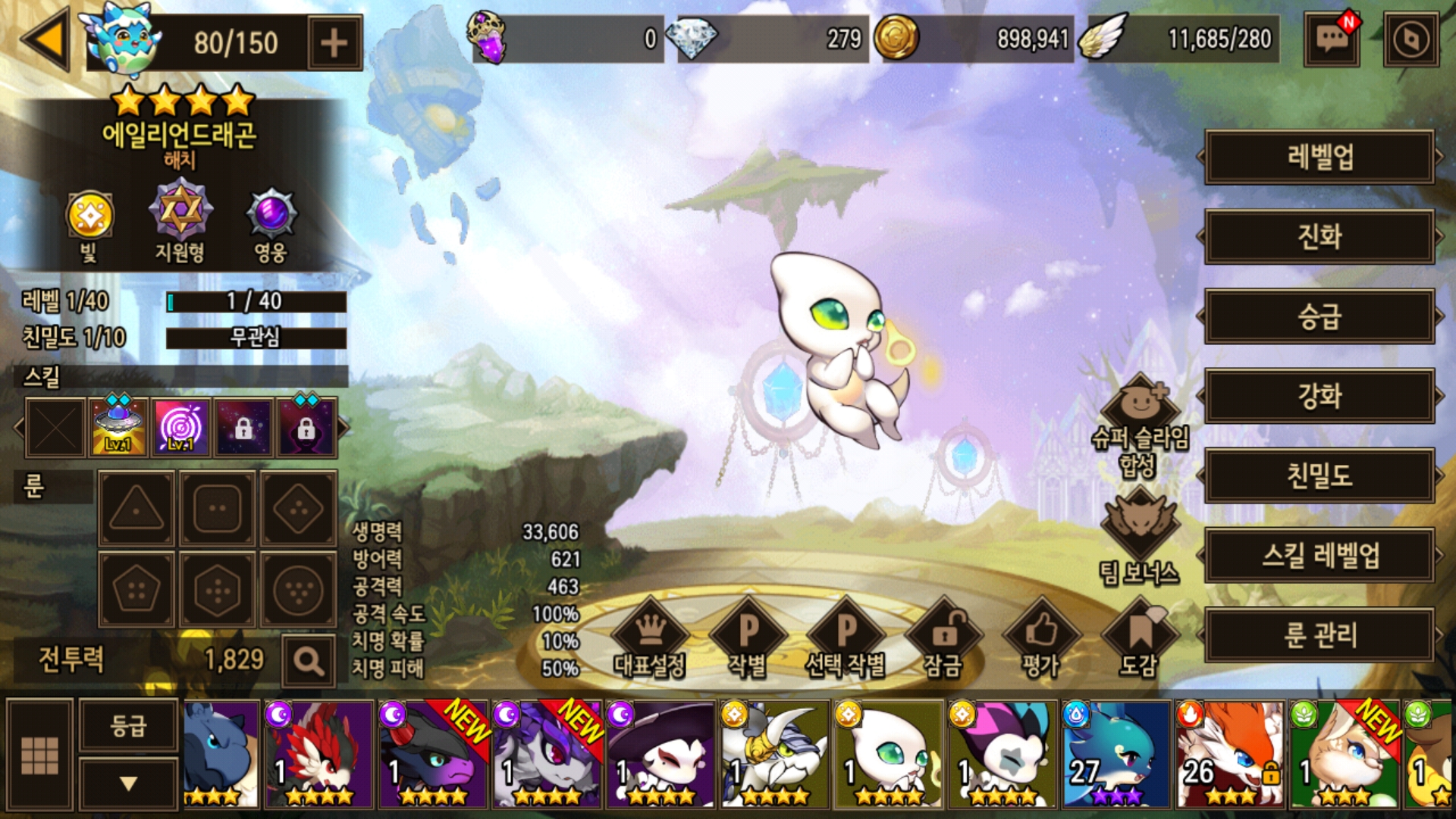Open the chat message icon
This screenshot has height=819, width=1456.
tap(1332, 39)
